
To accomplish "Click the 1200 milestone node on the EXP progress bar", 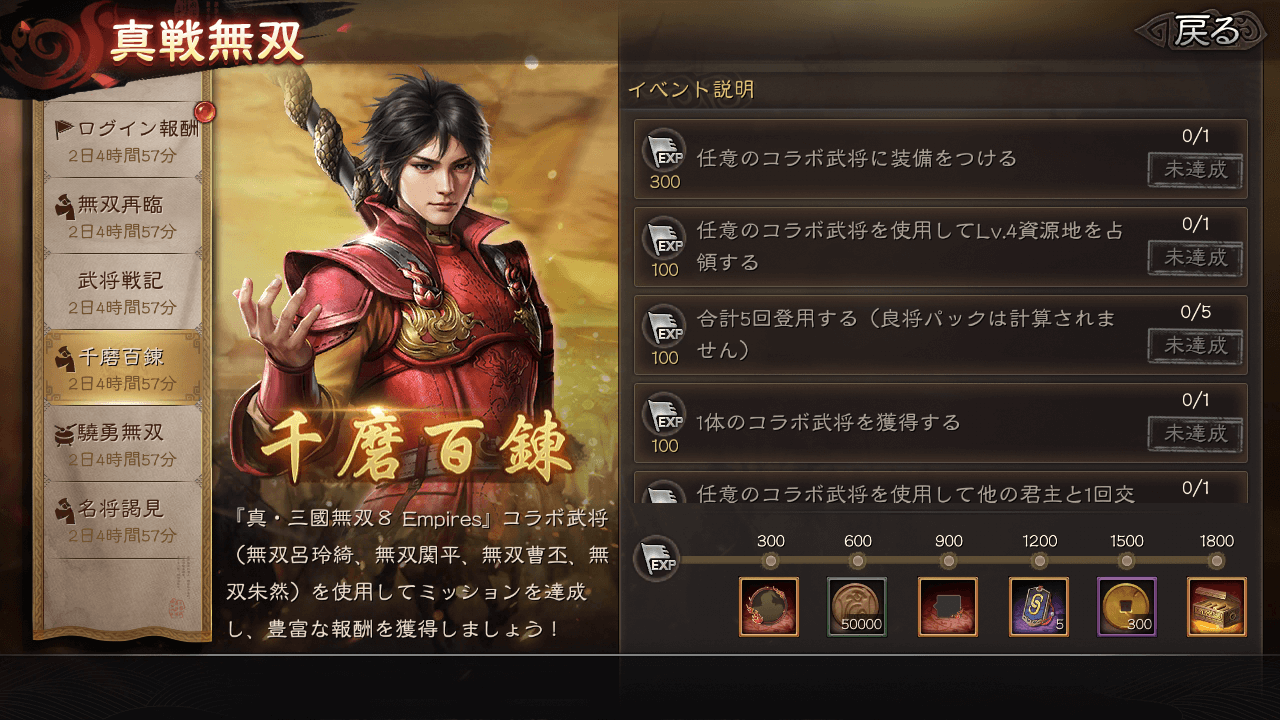I will pos(1039,559).
